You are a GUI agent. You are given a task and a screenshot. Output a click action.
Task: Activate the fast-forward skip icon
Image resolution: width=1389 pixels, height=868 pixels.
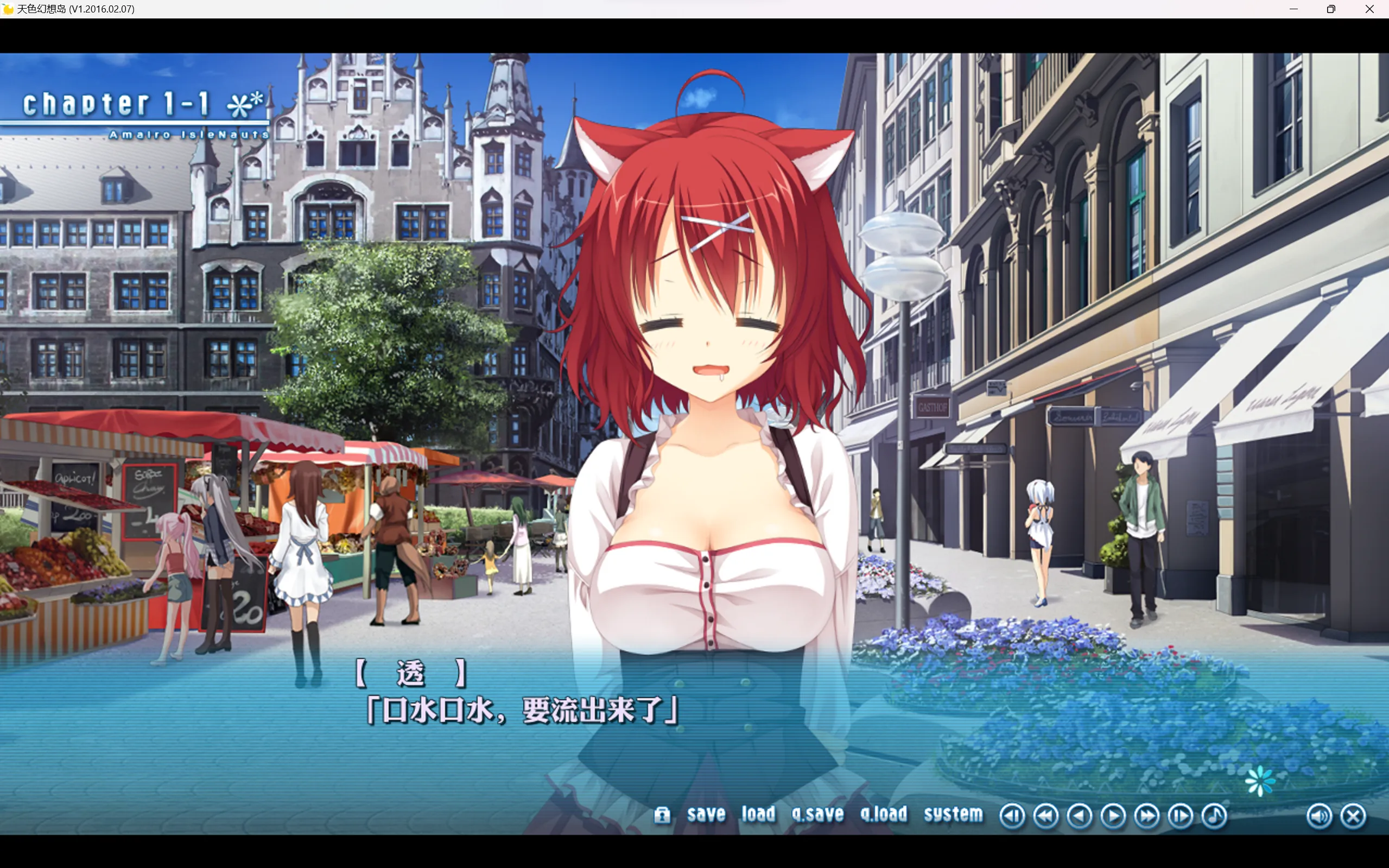pos(1147,815)
